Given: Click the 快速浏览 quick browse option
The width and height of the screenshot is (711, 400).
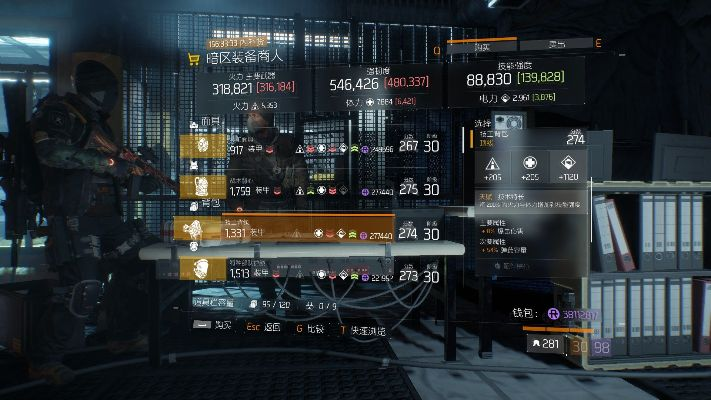Looking at the screenshot, I should (361, 327).
